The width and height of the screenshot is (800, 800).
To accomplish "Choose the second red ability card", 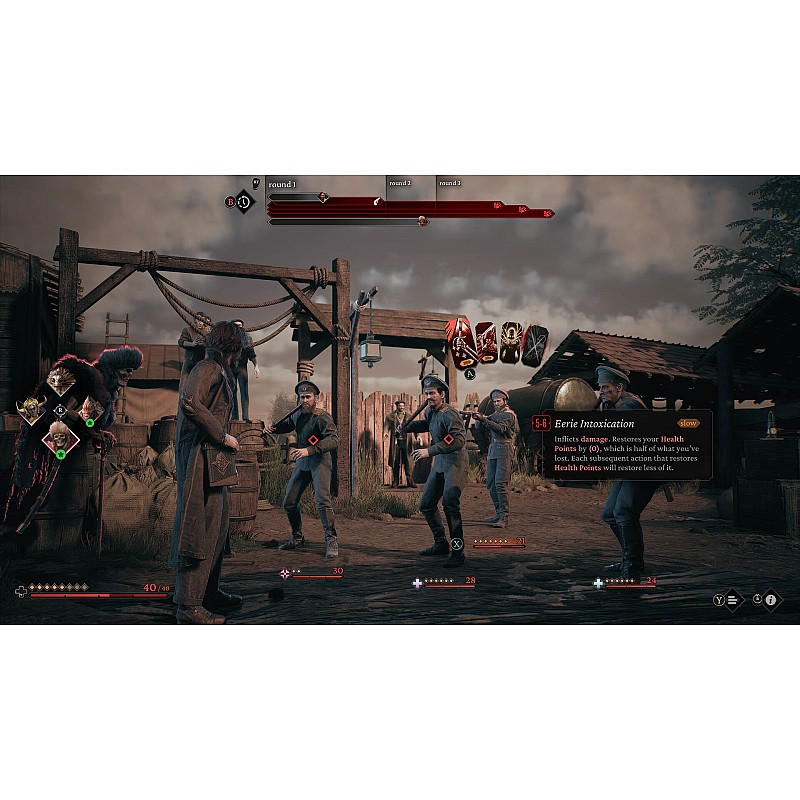I will pos(486,343).
